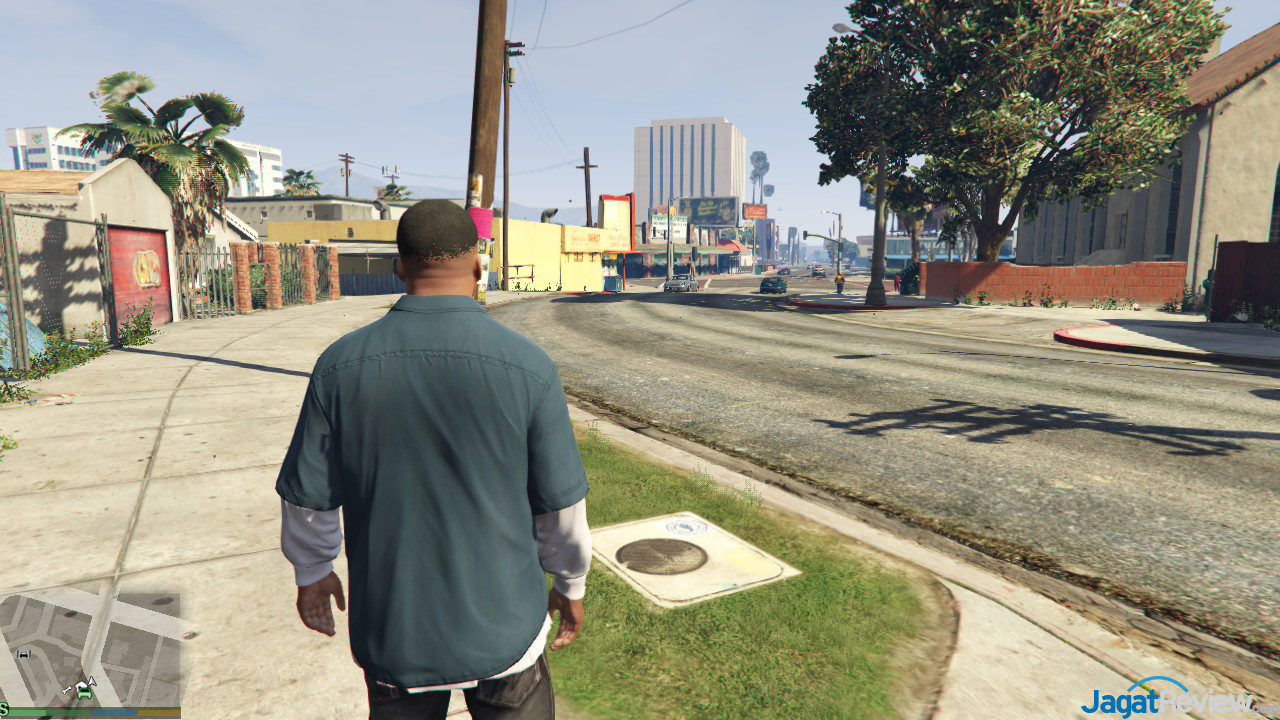Click the white house blip on minimap
The height and width of the screenshot is (720, 1280).
81,684
